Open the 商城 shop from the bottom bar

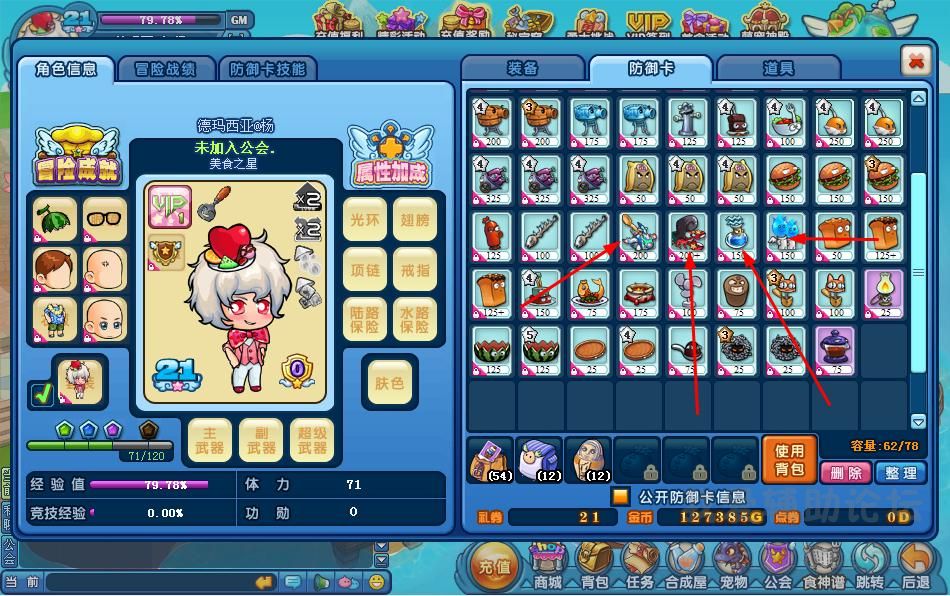point(547,566)
